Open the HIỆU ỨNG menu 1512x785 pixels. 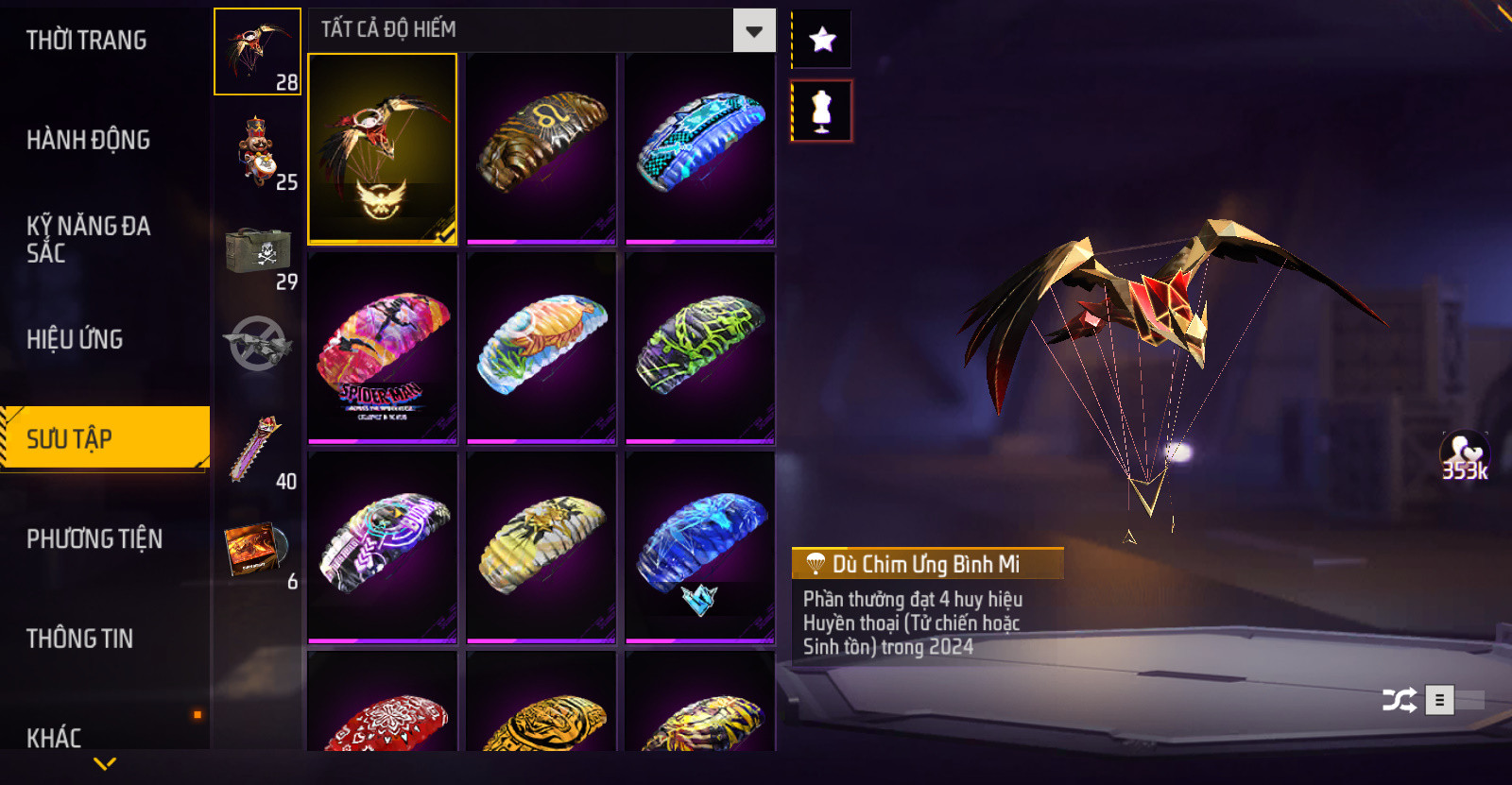tap(75, 339)
